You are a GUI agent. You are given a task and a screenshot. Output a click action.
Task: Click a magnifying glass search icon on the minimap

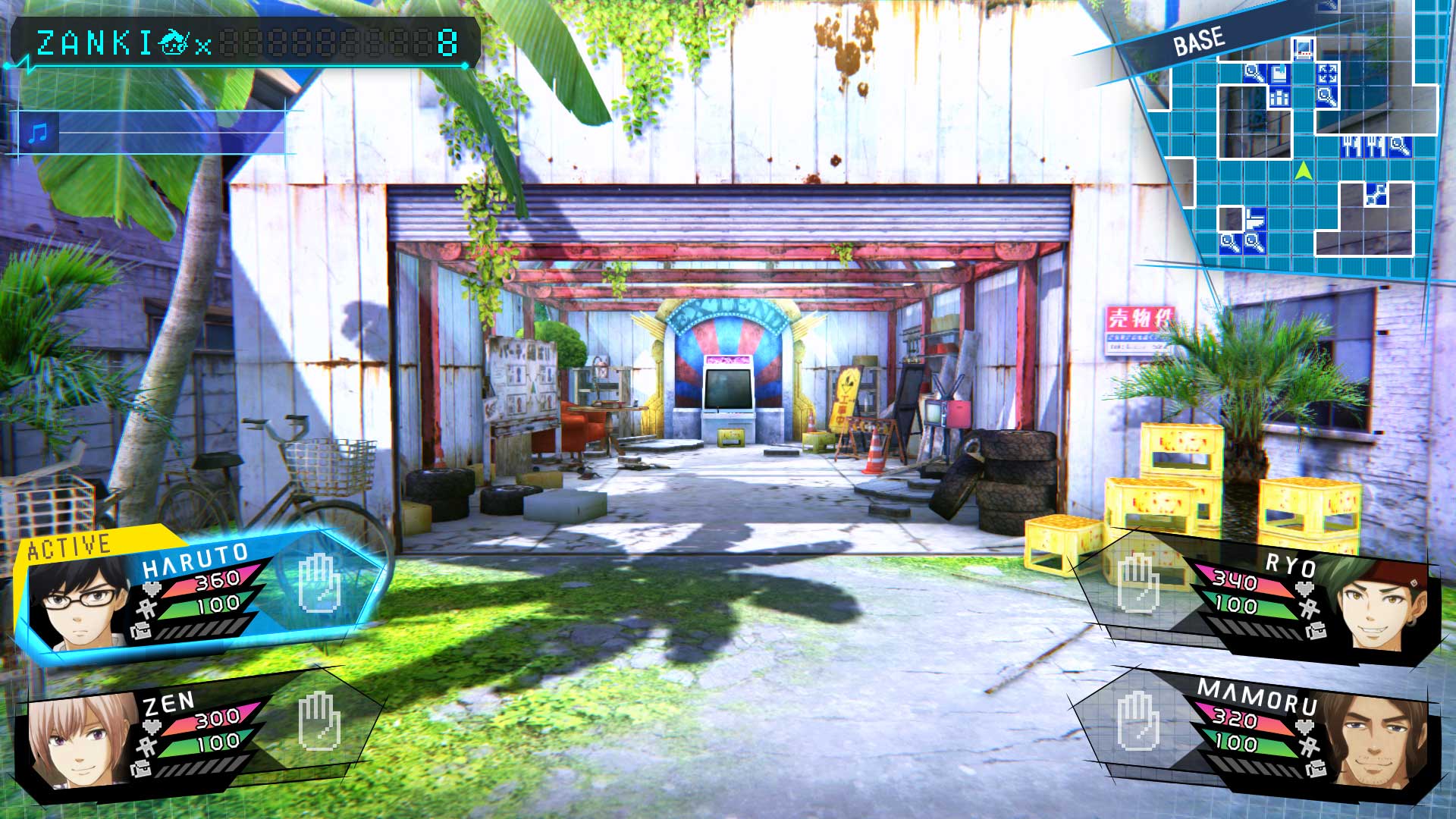1252,72
